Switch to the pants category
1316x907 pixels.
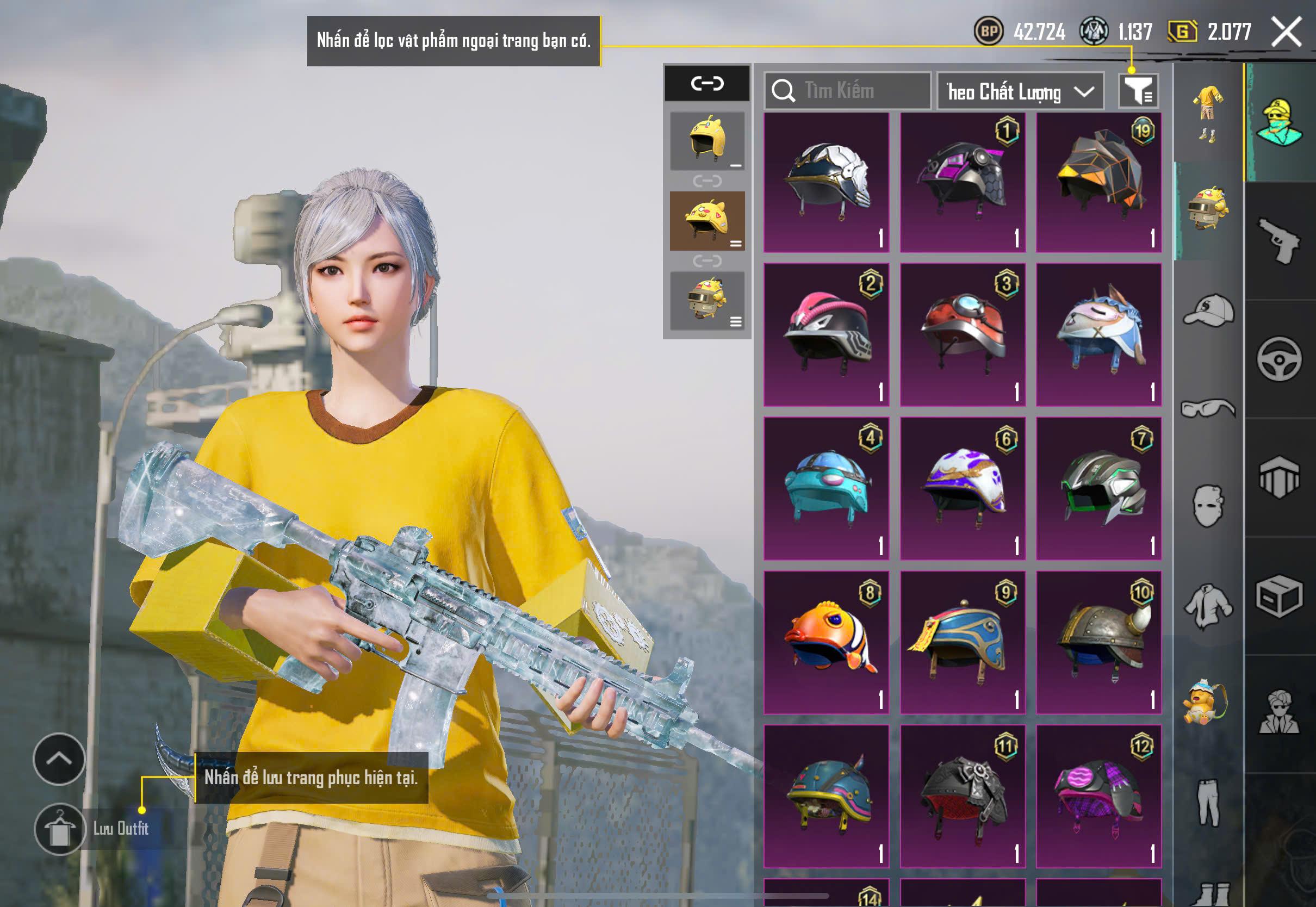[1208, 802]
